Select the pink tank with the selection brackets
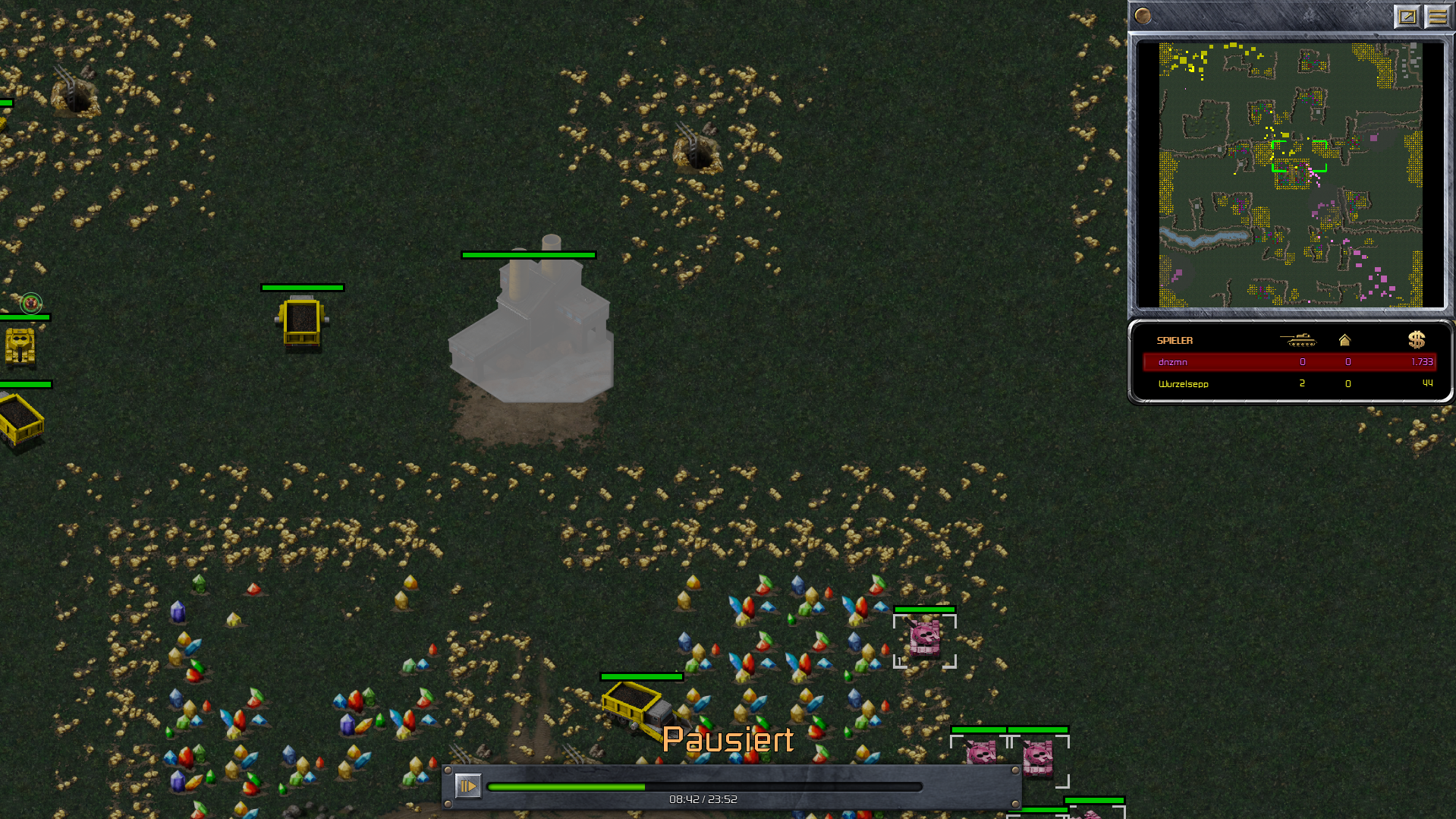 [x=925, y=639]
